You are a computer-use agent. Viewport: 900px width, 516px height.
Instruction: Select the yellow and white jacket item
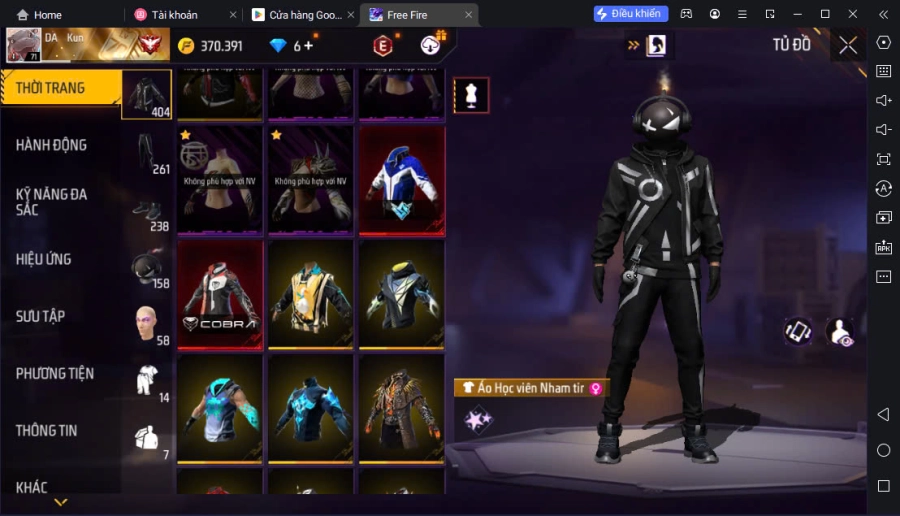pyautogui.click(x=310, y=294)
